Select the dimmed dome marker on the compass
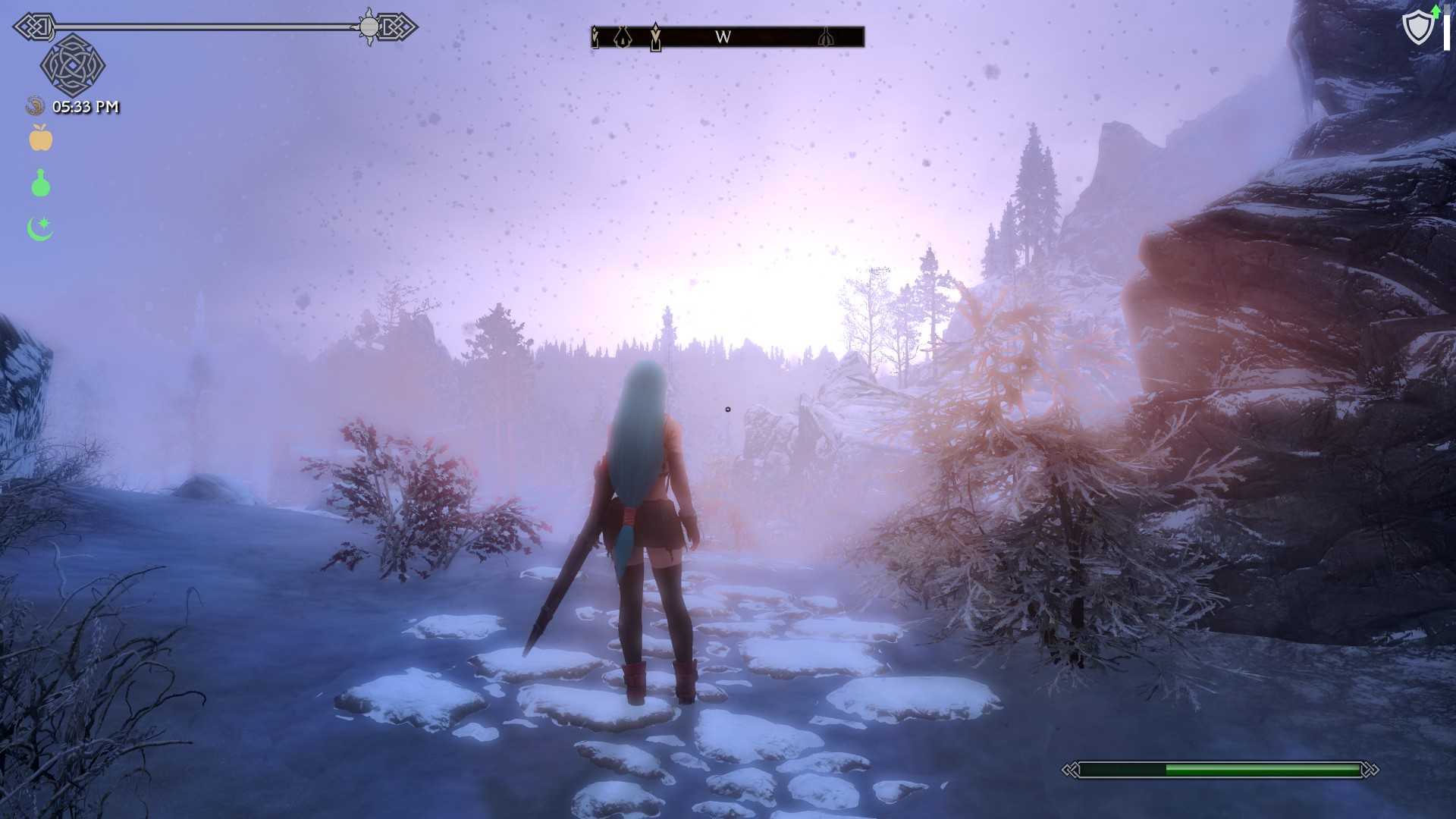 (x=826, y=36)
